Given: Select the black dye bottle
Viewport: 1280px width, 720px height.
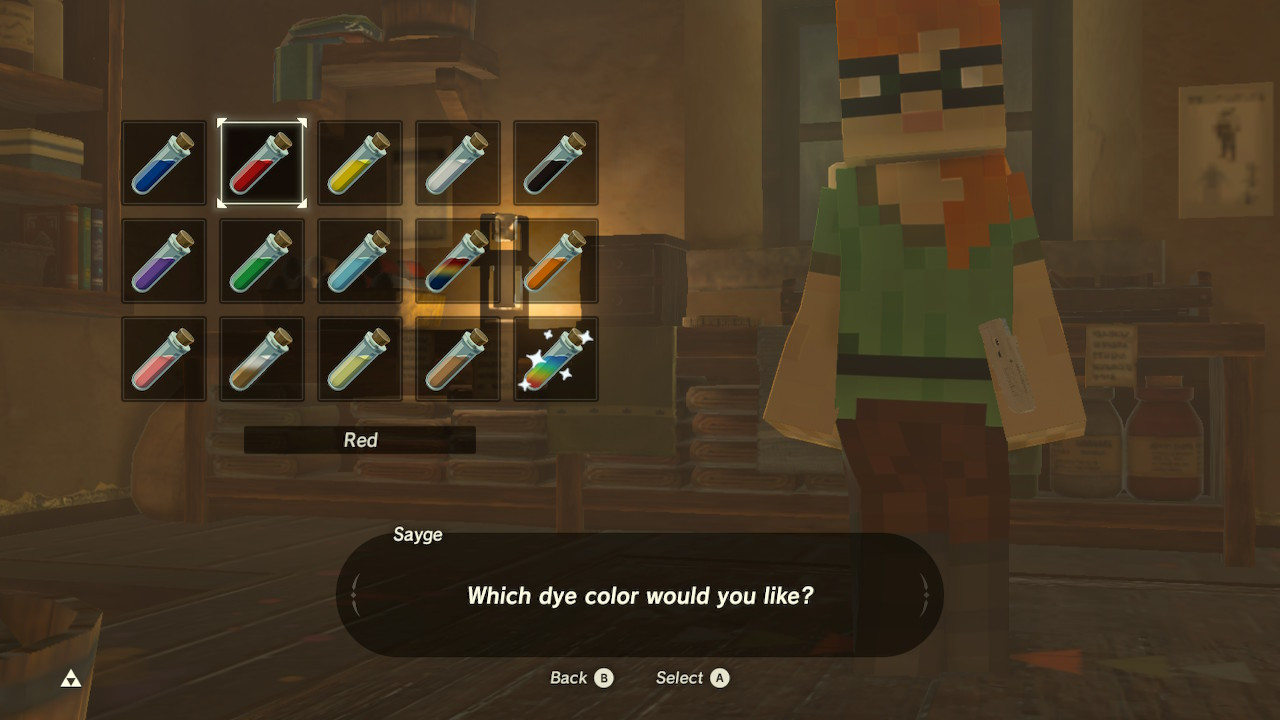Looking at the screenshot, I should tap(555, 162).
